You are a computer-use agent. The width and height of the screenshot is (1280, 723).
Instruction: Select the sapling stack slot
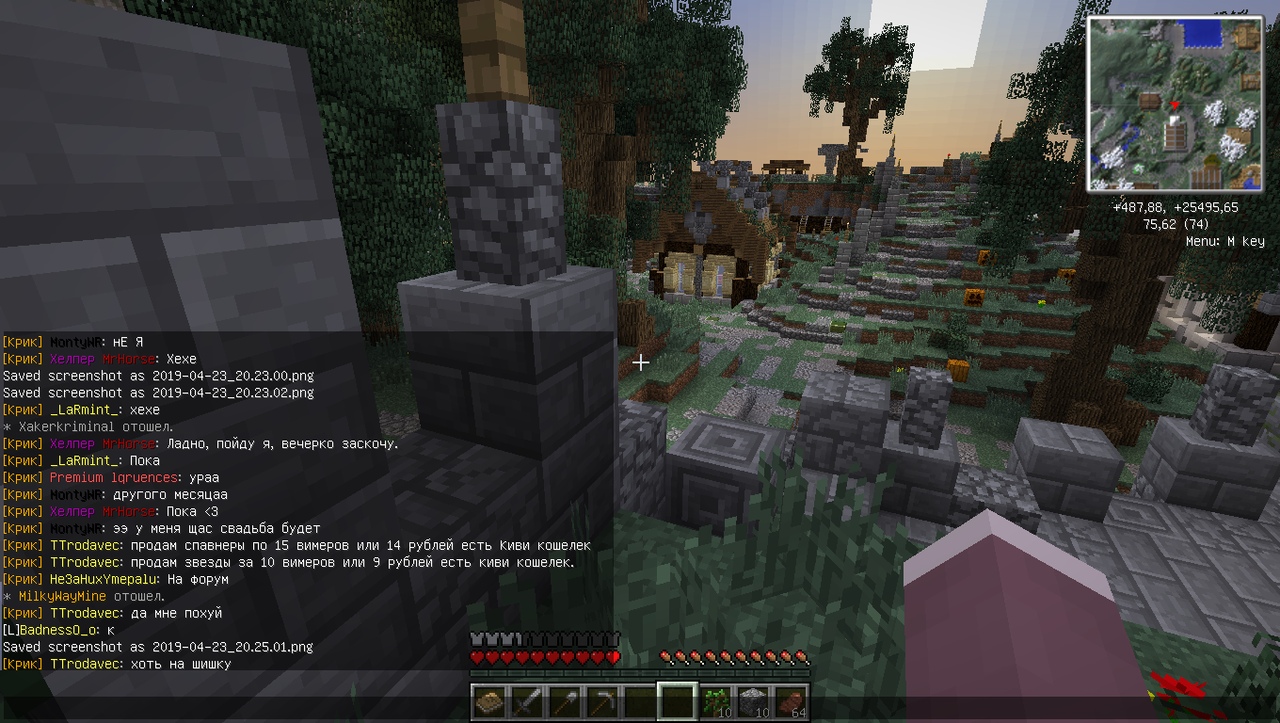(717, 702)
